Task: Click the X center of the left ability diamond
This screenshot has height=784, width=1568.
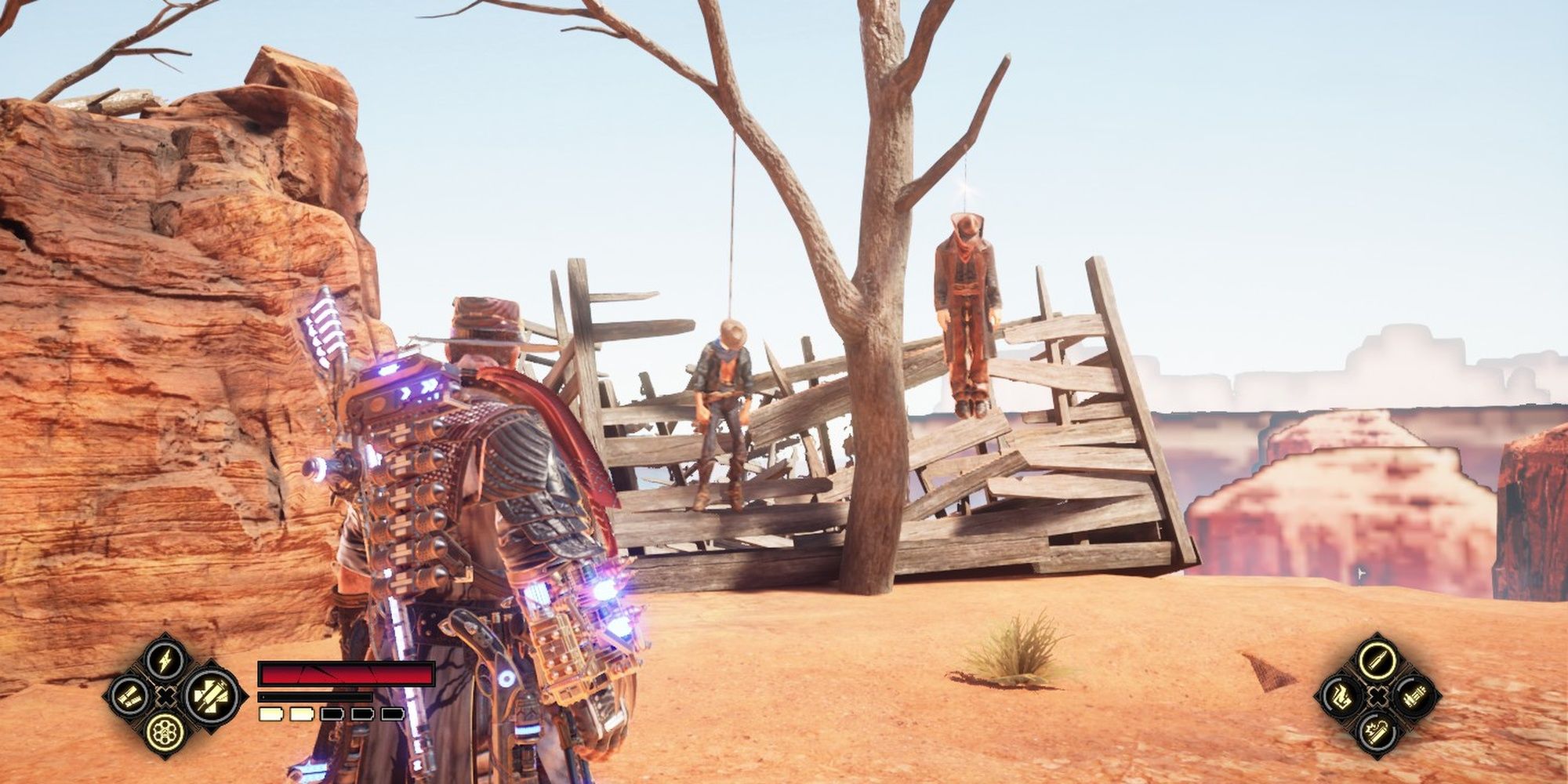Action: pos(165,696)
